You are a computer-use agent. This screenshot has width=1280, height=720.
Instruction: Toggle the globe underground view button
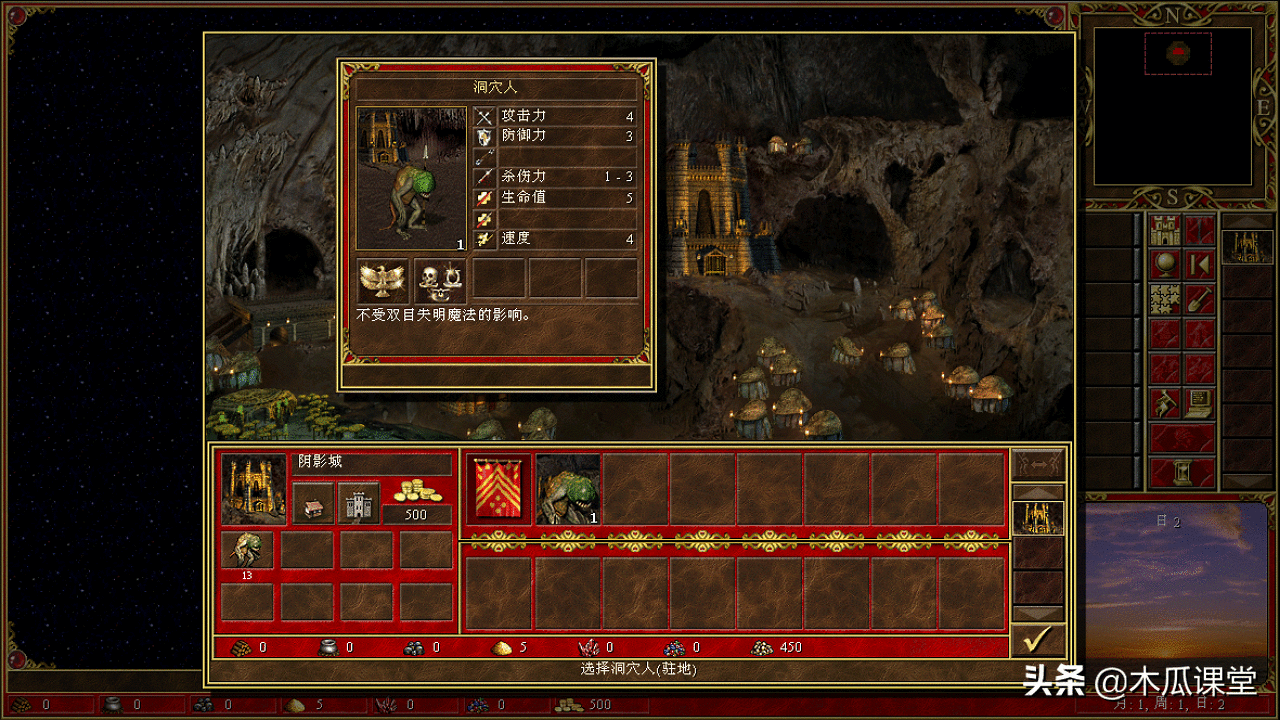pos(1165,265)
